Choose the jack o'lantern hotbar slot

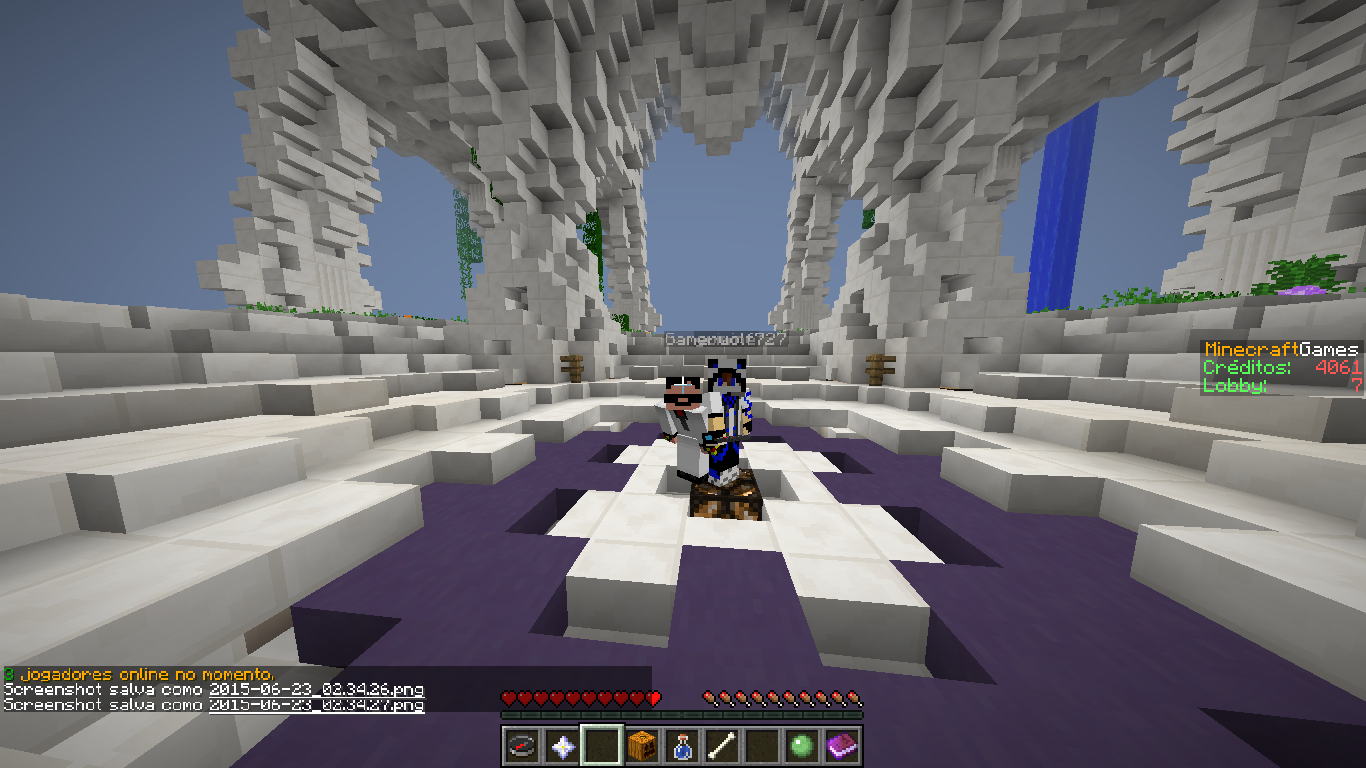coord(642,746)
